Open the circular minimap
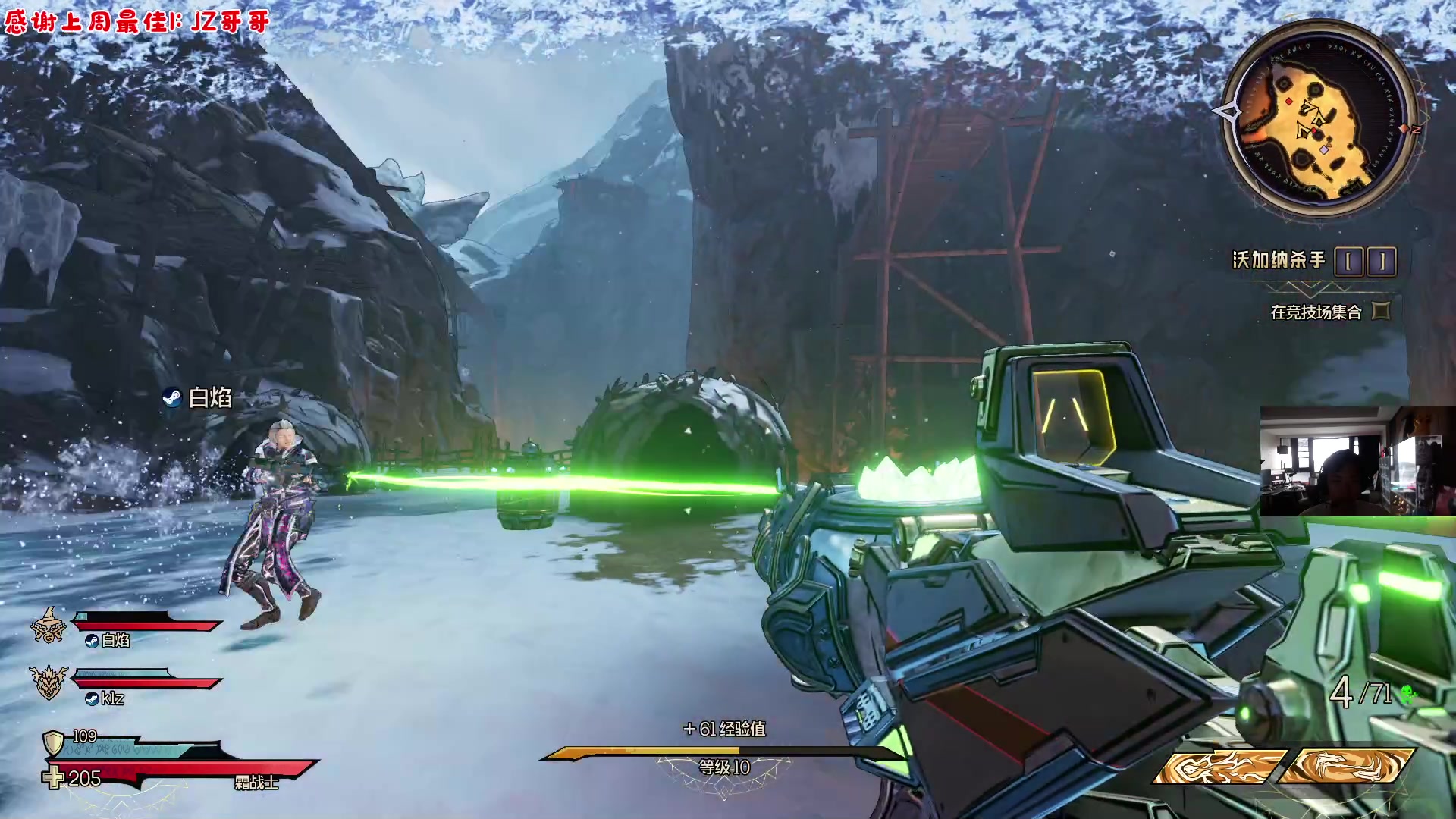Viewport: 1456px width, 819px height. (1320, 118)
